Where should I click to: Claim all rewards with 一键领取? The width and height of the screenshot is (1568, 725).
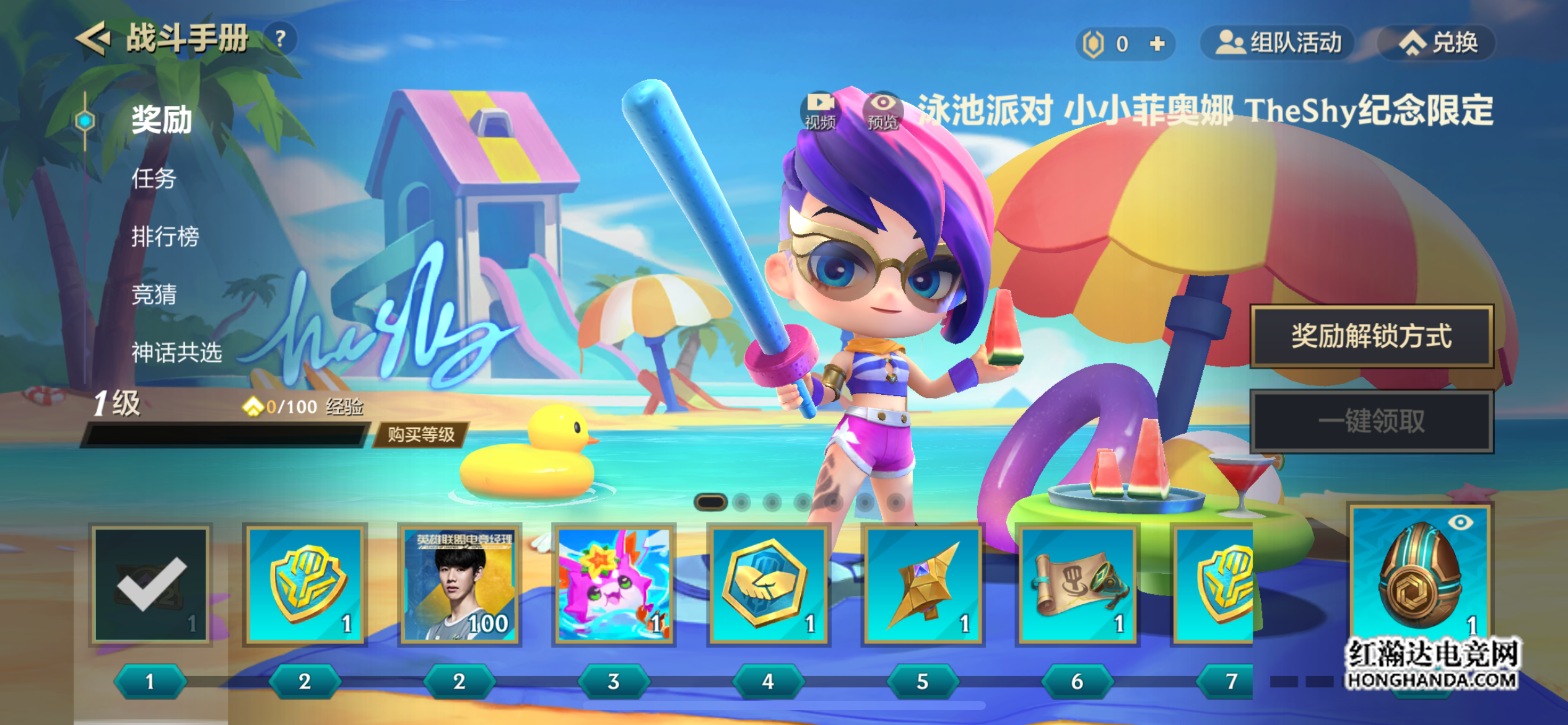1371,421
